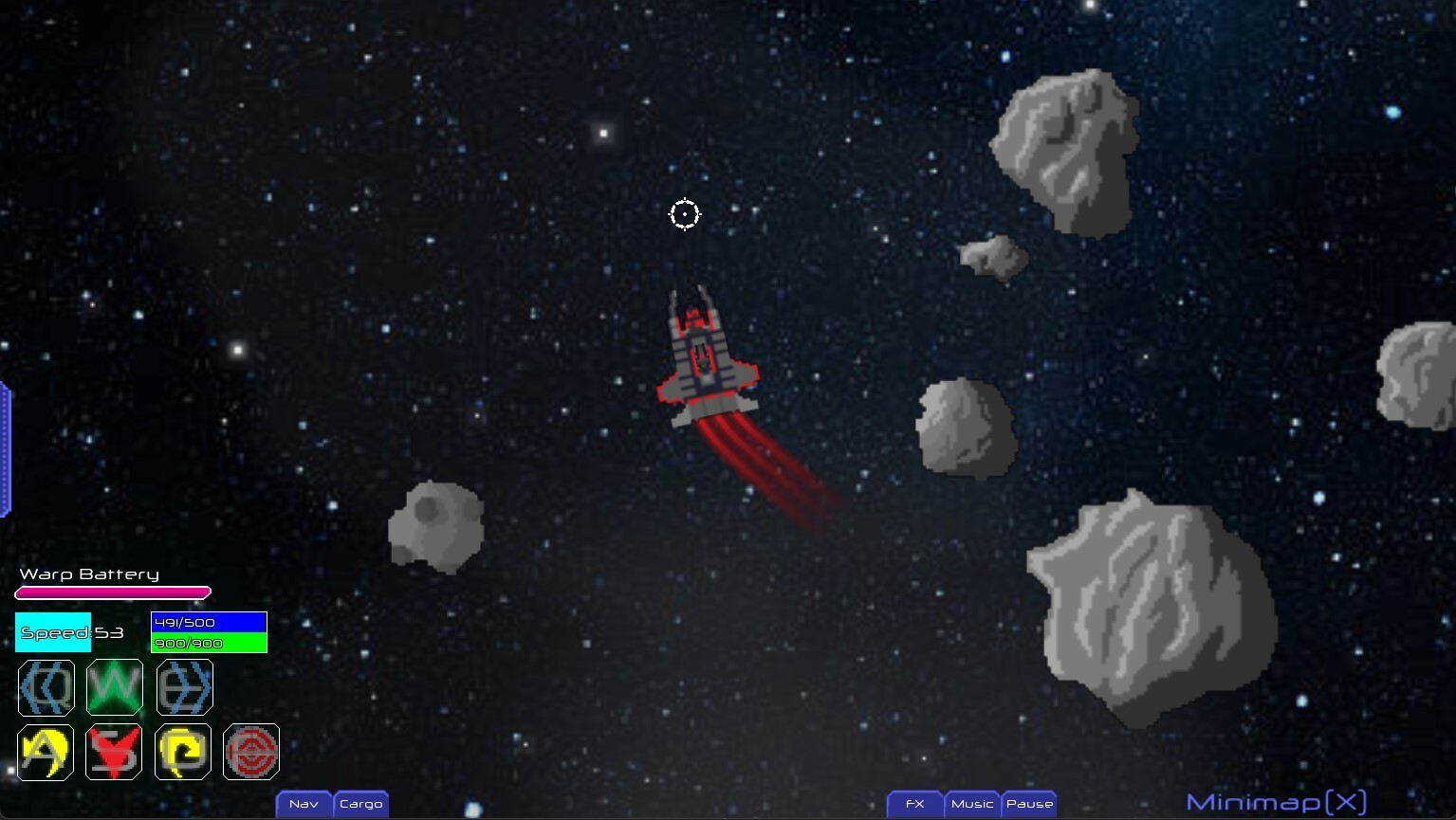The width and height of the screenshot is (1456, 820).
Task: Click the targeting crosshair above the ship
Action: [685, 214]
